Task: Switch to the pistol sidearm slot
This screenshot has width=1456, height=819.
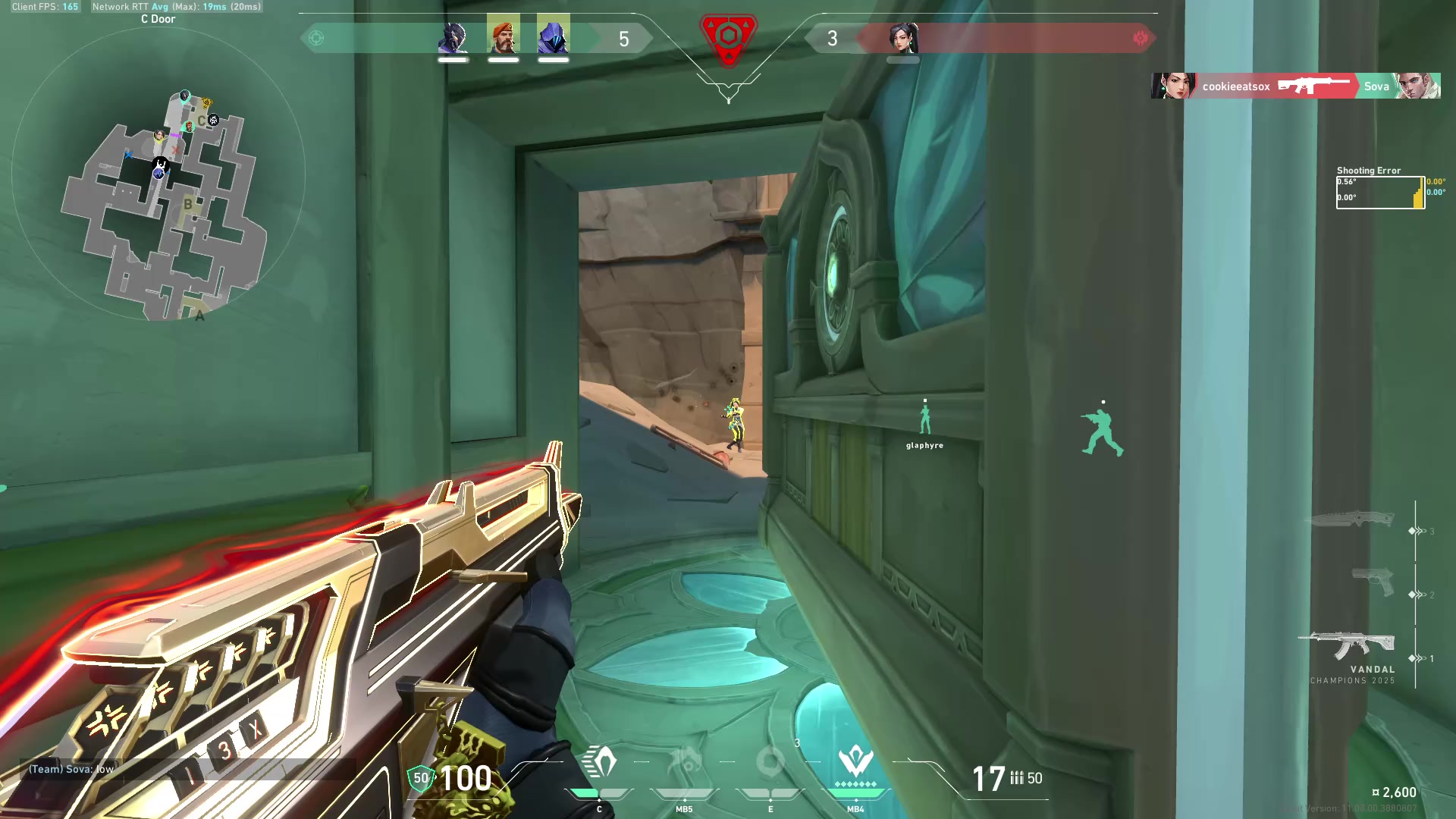Action: point(1373,582)
